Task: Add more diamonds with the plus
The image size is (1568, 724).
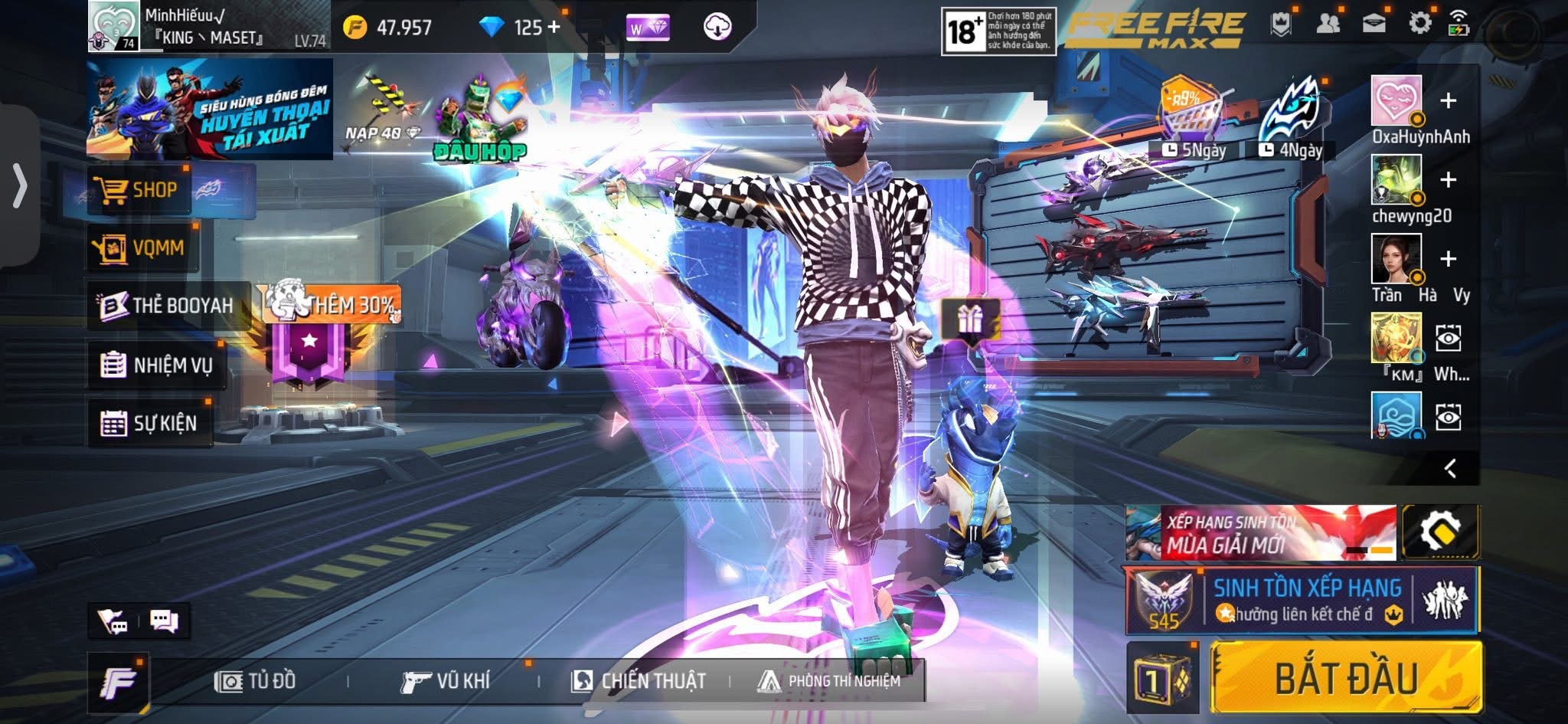Action: [554, 28]
